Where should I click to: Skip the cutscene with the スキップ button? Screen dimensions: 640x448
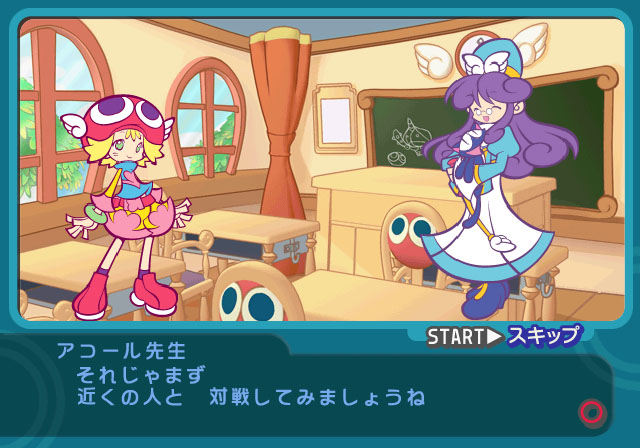[543, 336]
